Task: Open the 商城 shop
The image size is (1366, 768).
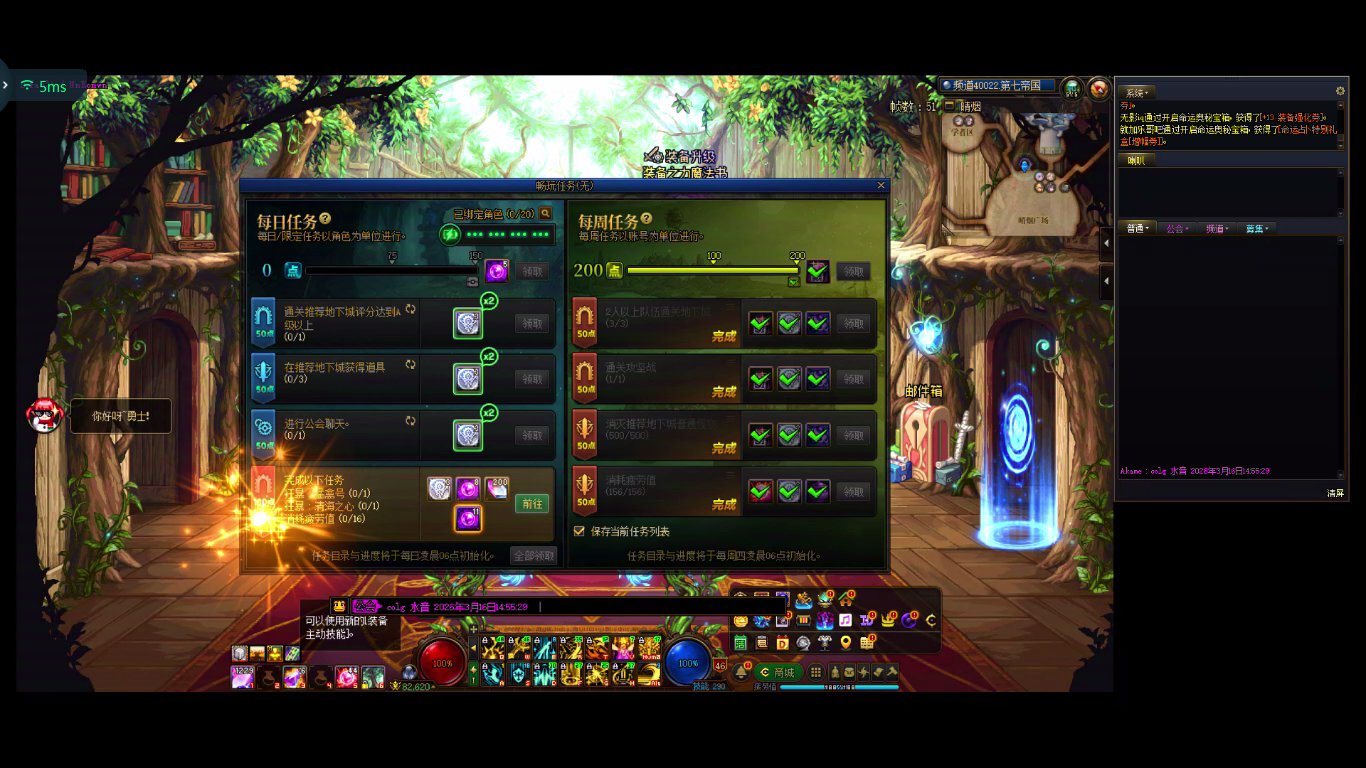Action: [779, 673]
